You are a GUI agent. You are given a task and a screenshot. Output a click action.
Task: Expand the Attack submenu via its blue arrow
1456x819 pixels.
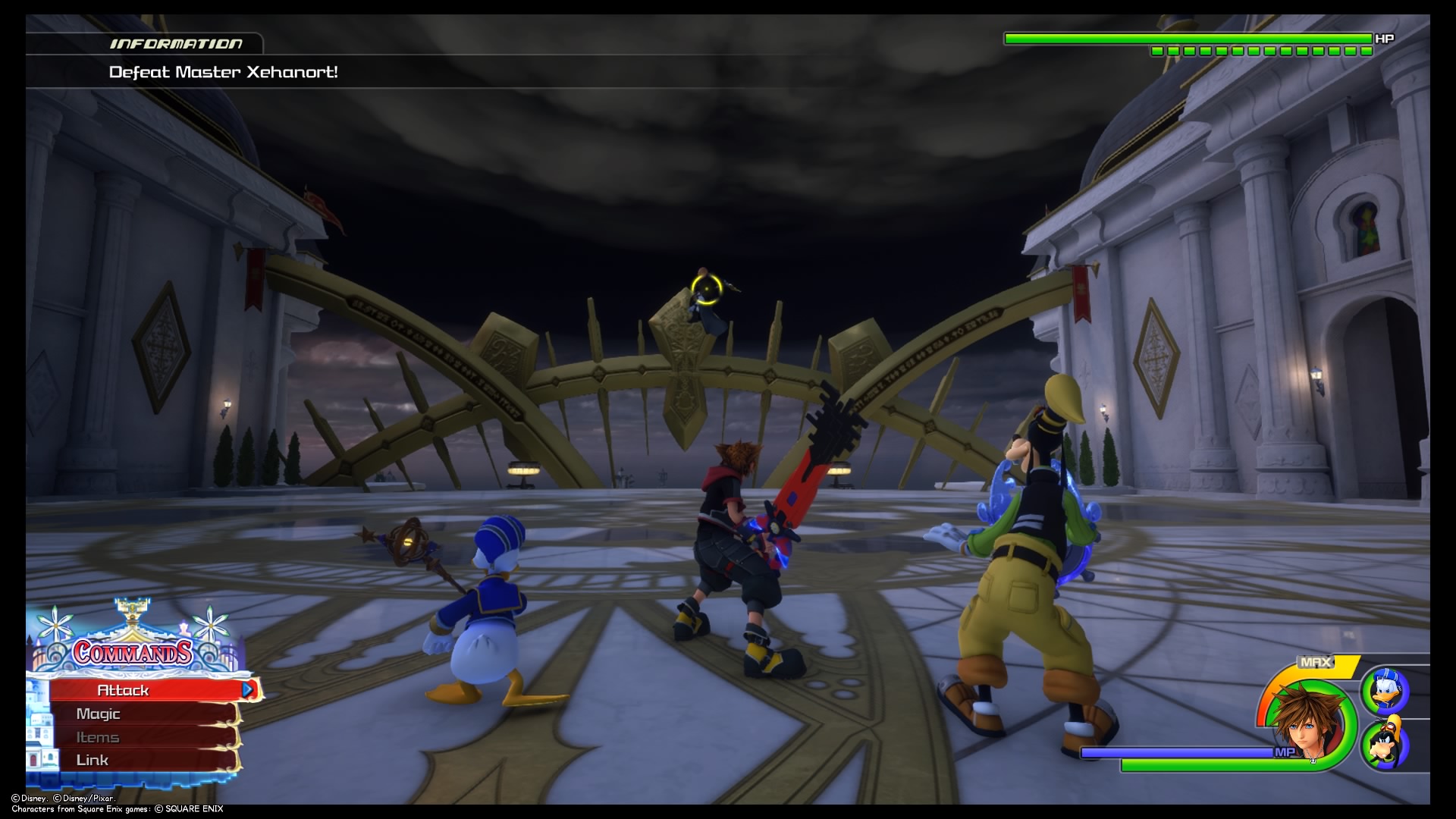[x=247, y=690]
